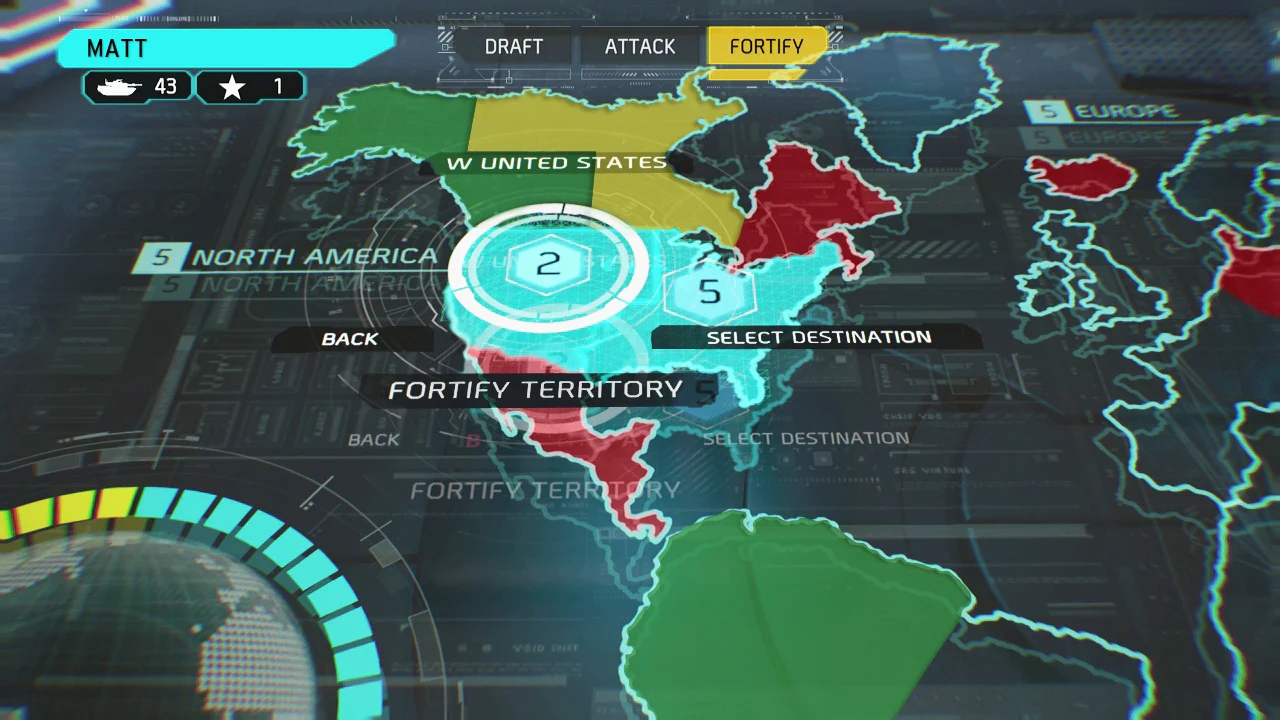
Task: Click the BACK button
Action: [349, 339]
